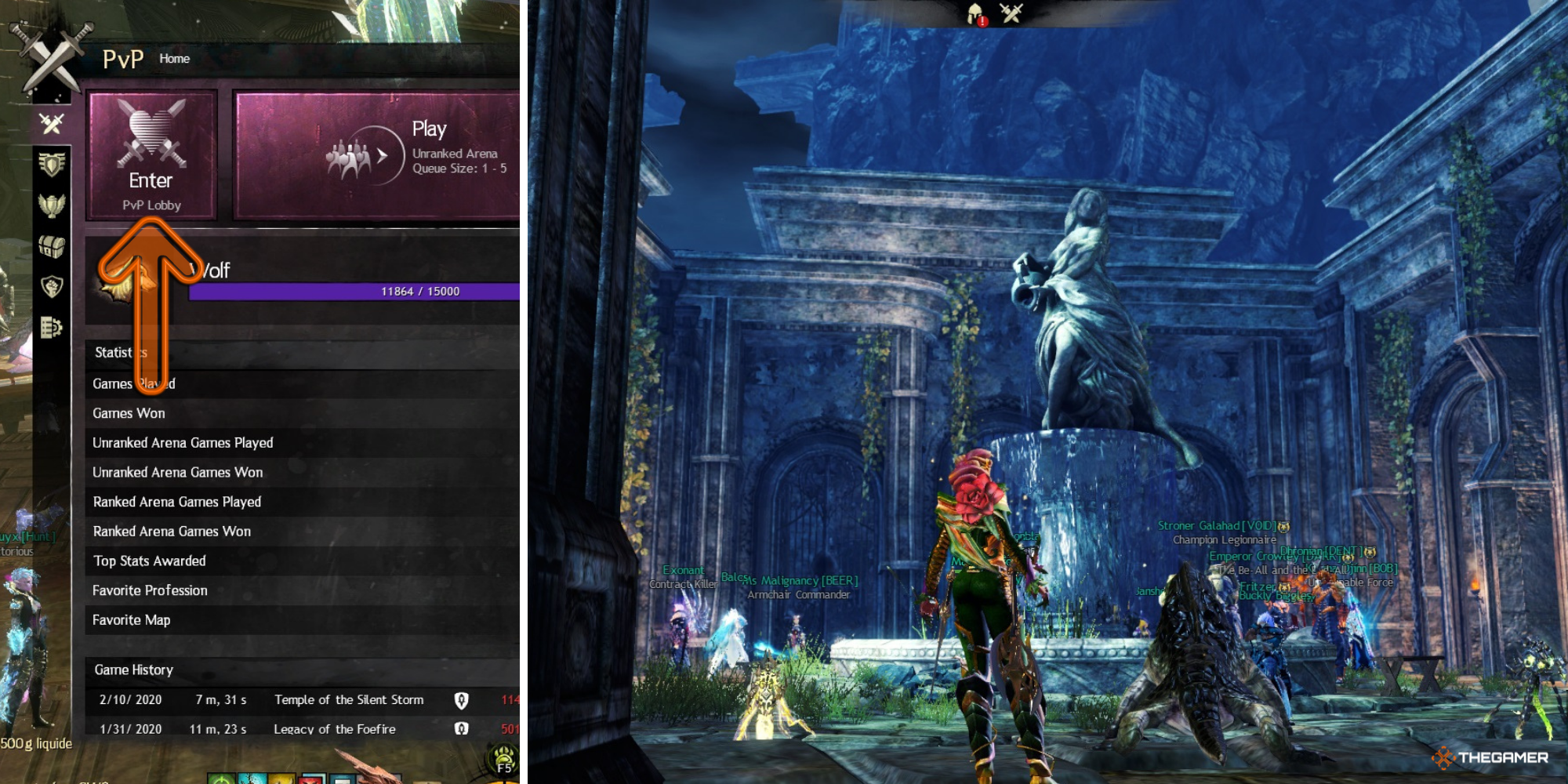The image size is (1568, 784).
Task: Click the map shield beside Temple of the Silent Storm
Action: click(x=460, y=700)
